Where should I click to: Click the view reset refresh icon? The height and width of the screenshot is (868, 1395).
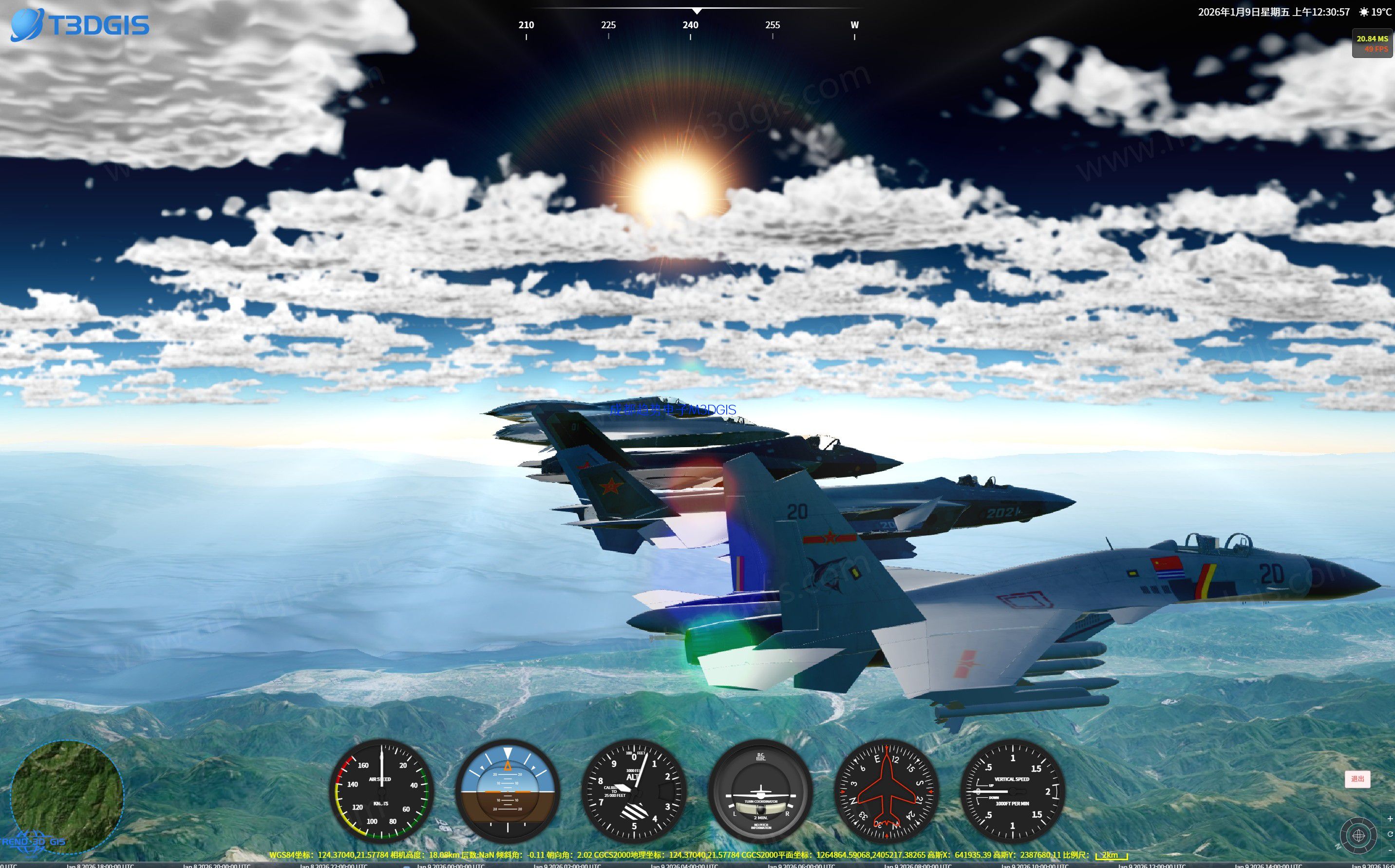coord(1391,834)
